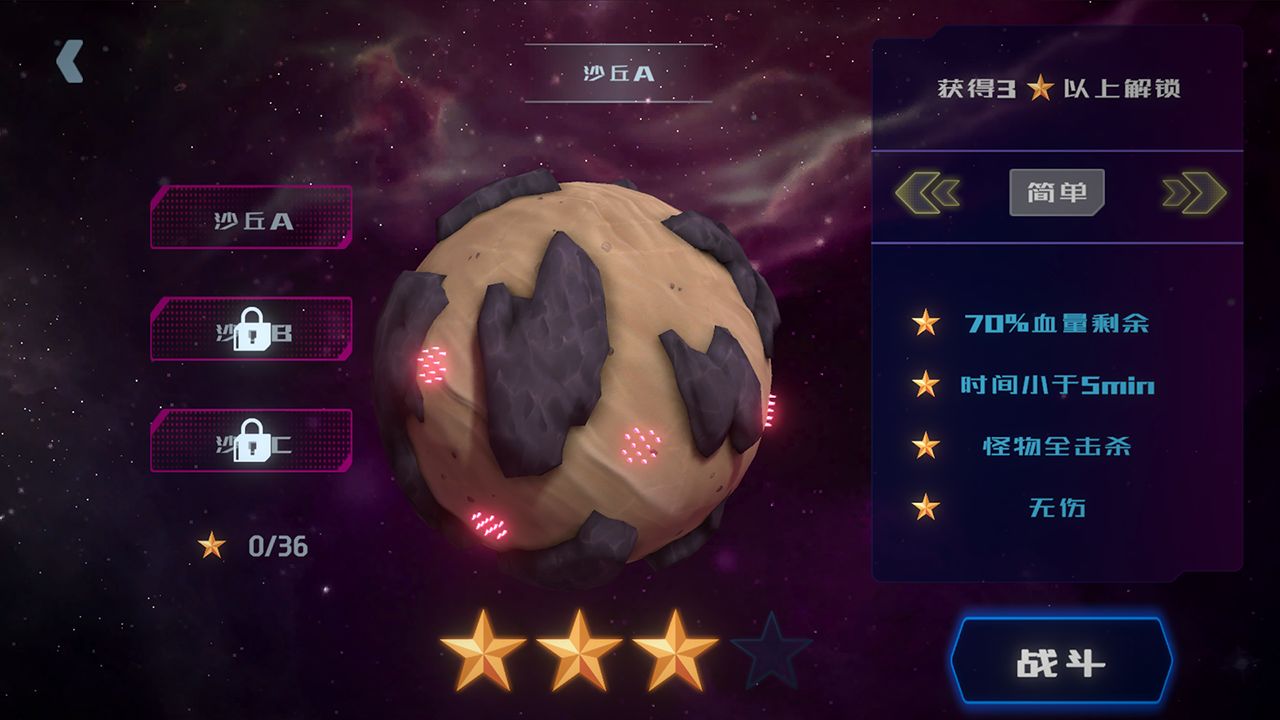
Task: Click the lock icon on 沙丘C stage
Action: click(x=251, y=443)
